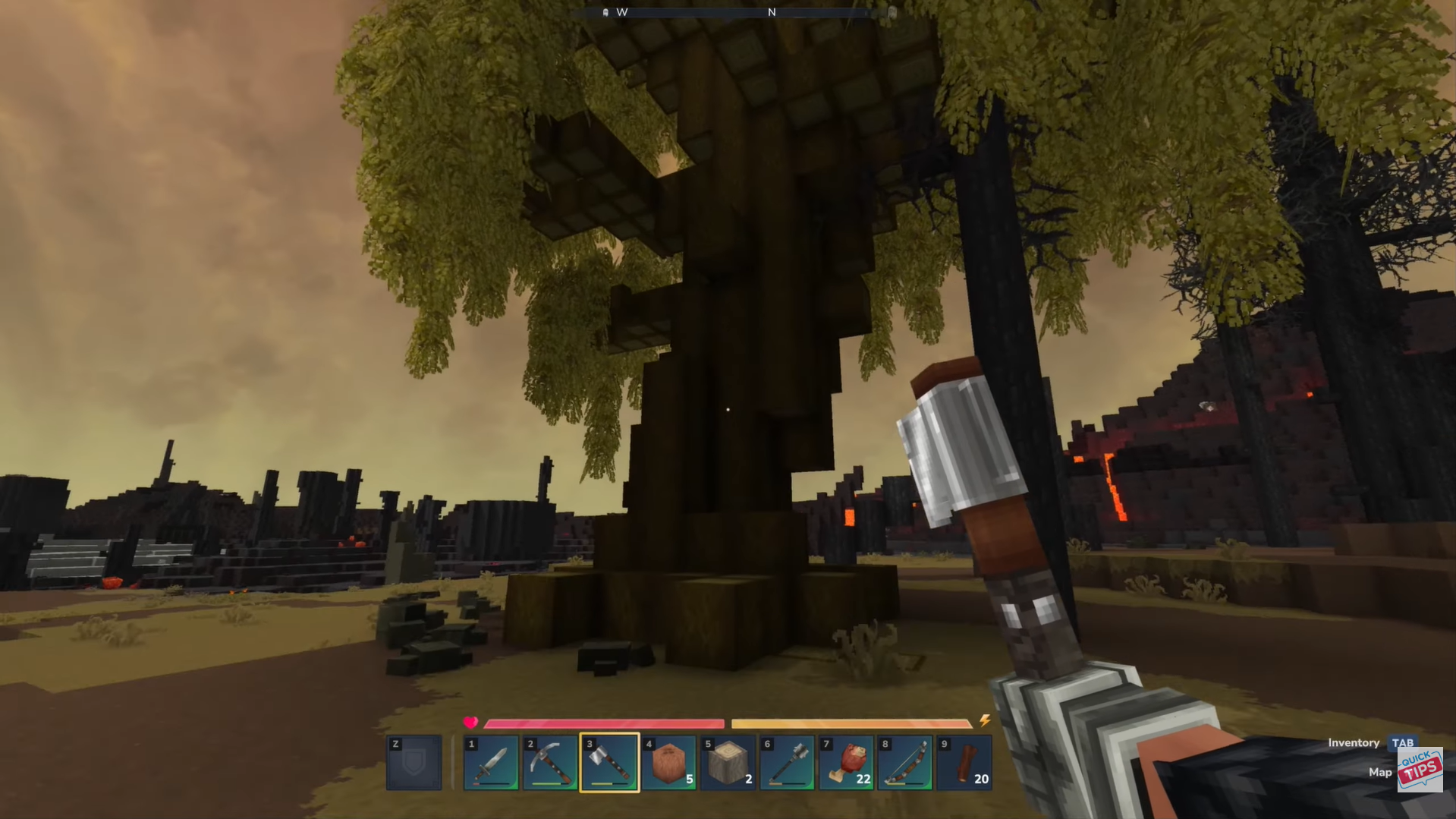The height and width of the screenshot is (819, 1456).
Task: Click the shield utility slot
Action: pos(414,763)
